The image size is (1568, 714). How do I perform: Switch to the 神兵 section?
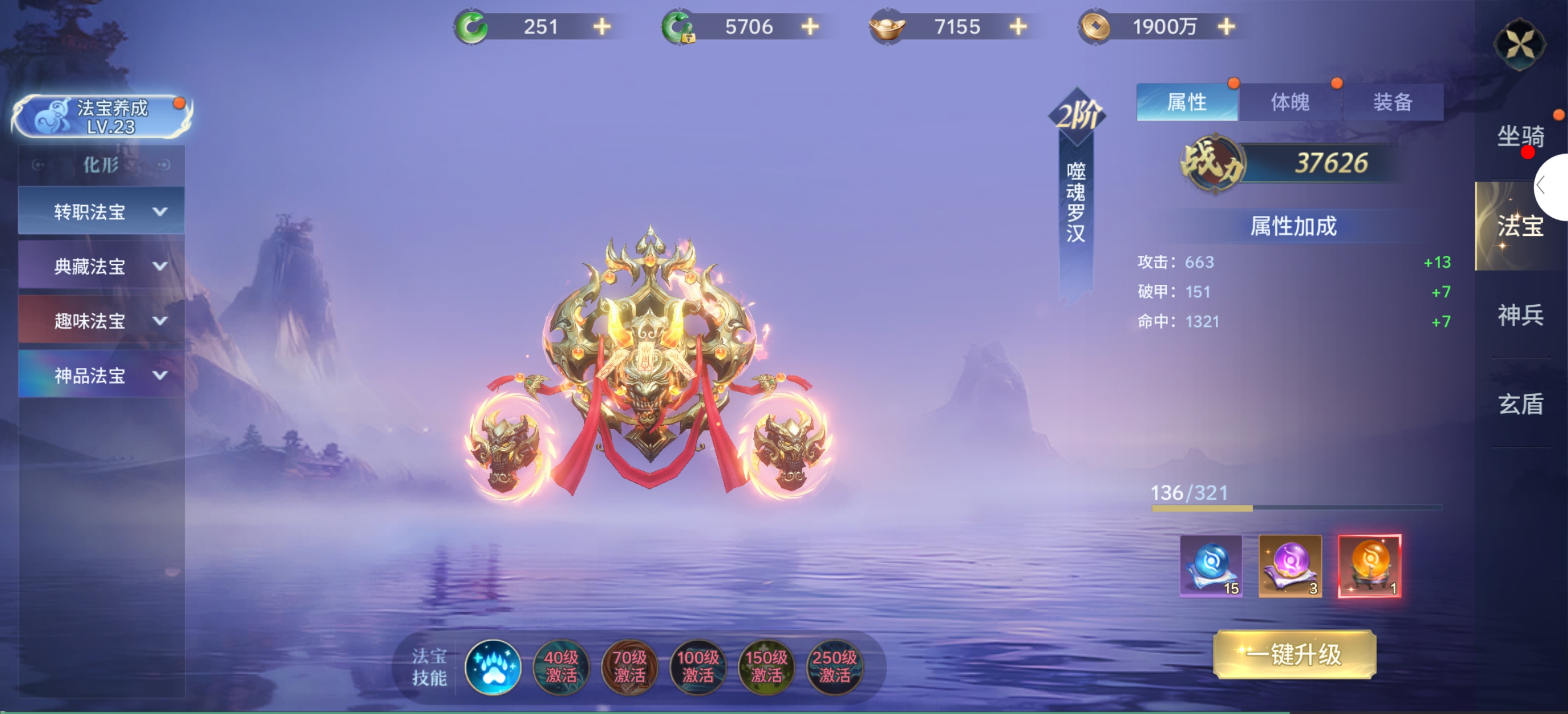tap(1520, 315)
